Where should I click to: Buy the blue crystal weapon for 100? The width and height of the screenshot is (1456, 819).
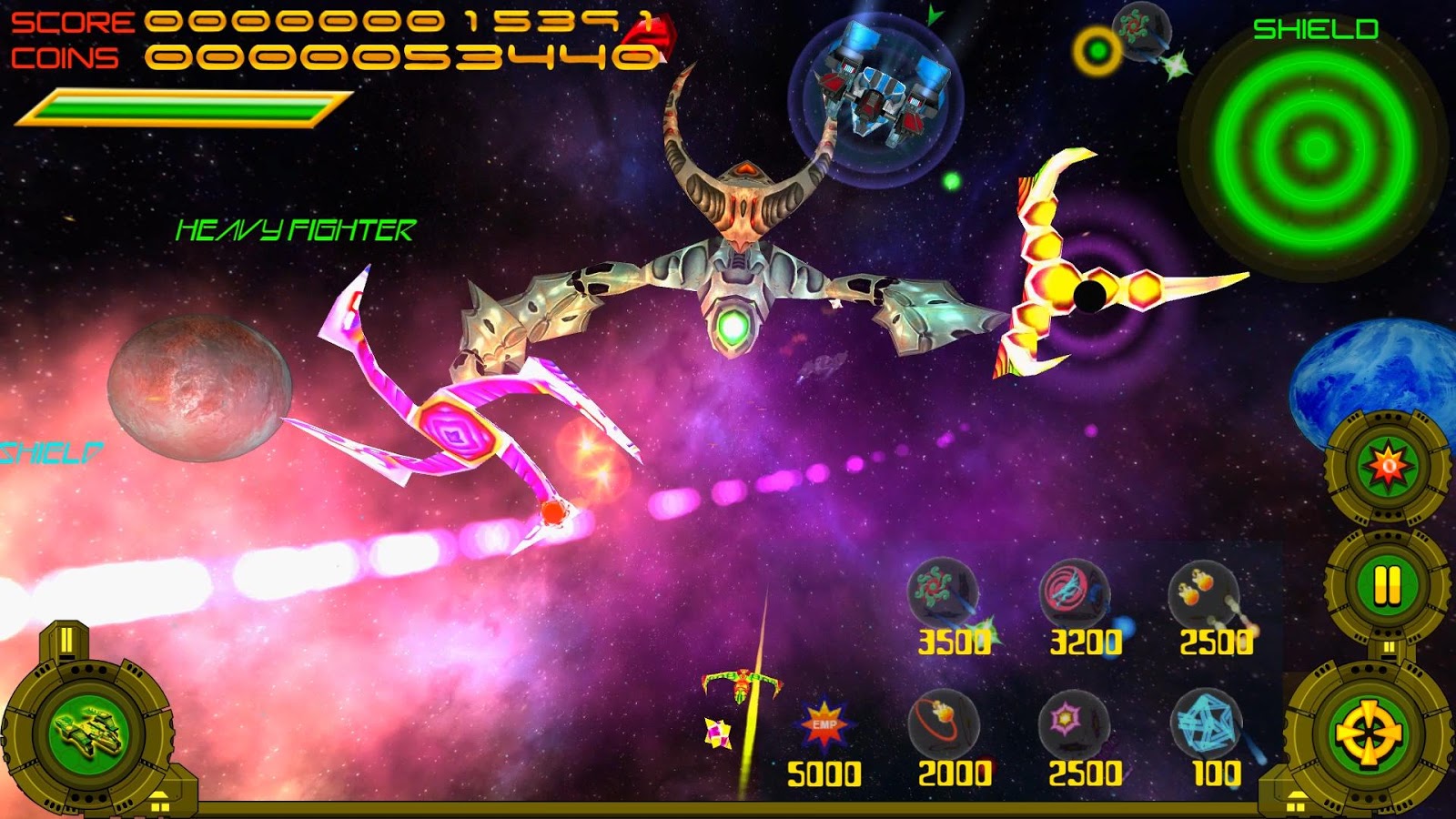pyautogui.click(x=1207, y=723)
